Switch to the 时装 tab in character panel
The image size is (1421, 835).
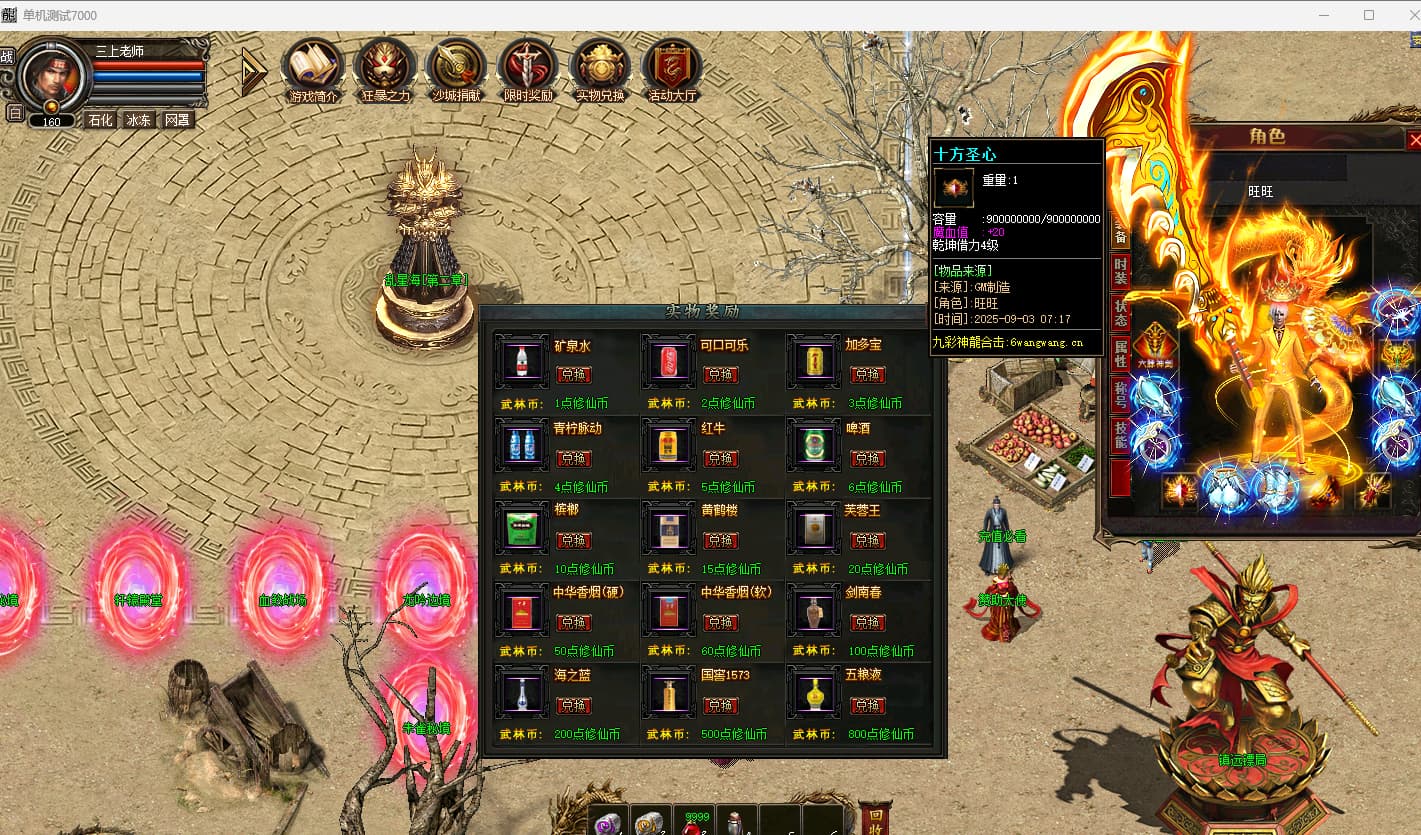[x=1121, y=271]
